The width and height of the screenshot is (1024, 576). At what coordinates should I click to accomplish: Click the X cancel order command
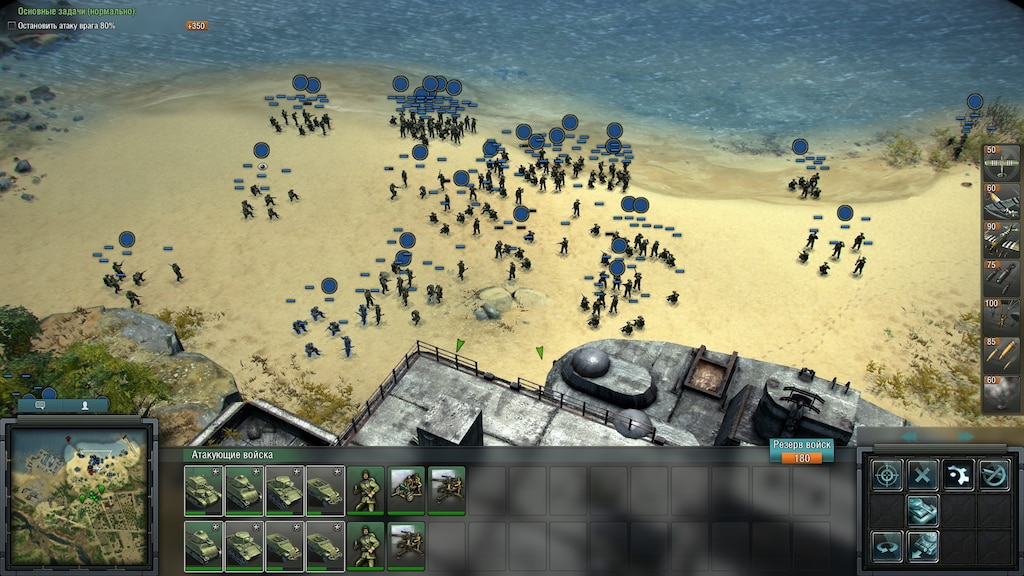922,475
